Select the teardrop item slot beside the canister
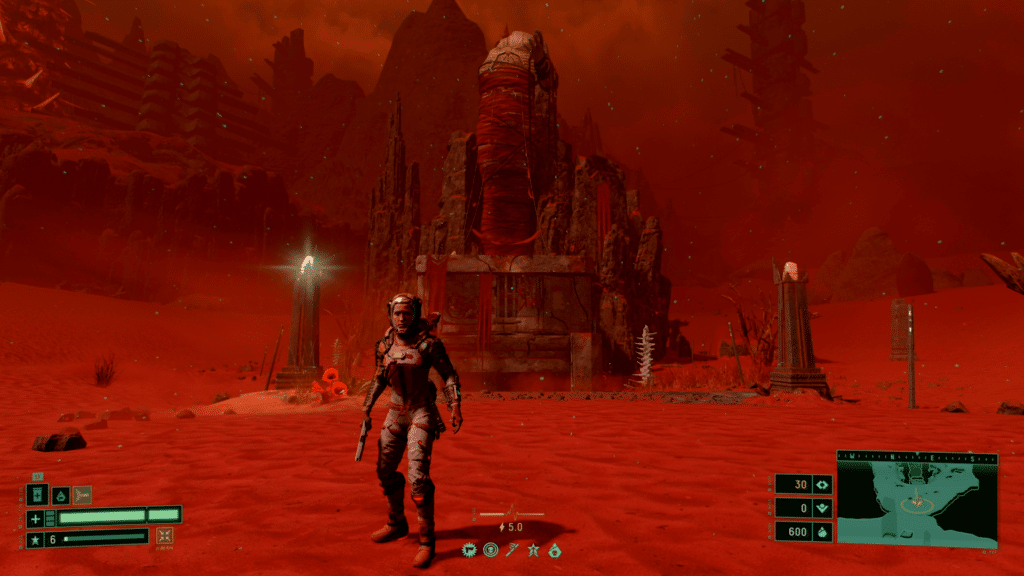Viewport: 1024px width, 576px height. 60,495
